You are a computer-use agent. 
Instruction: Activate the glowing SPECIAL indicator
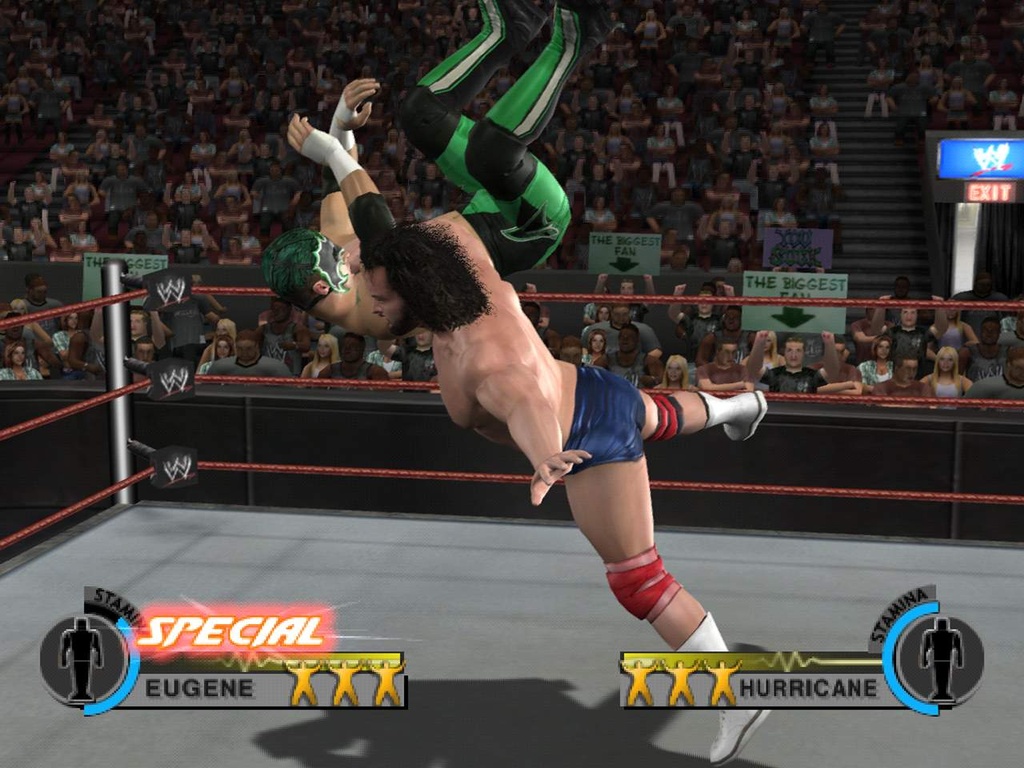[233, 631]
